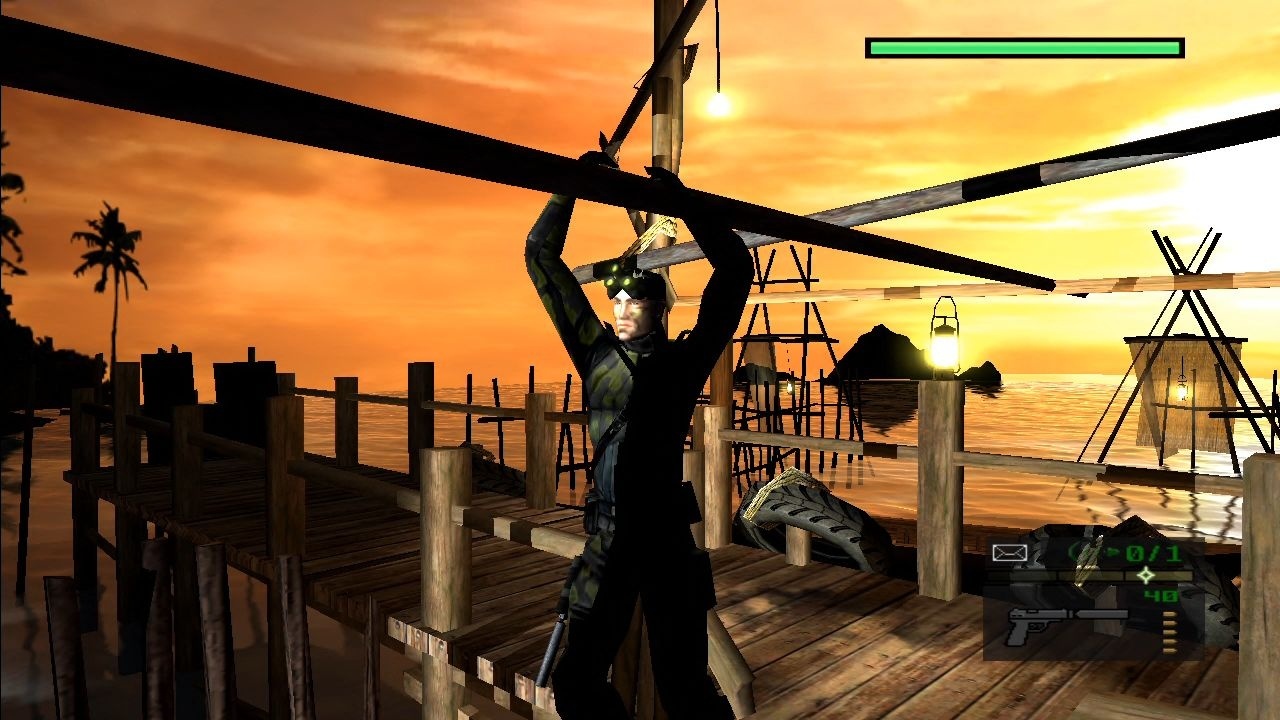Click the glowing teepee lamp on the right
Screen dimensions: 1280x720
tap(1183, 389)
